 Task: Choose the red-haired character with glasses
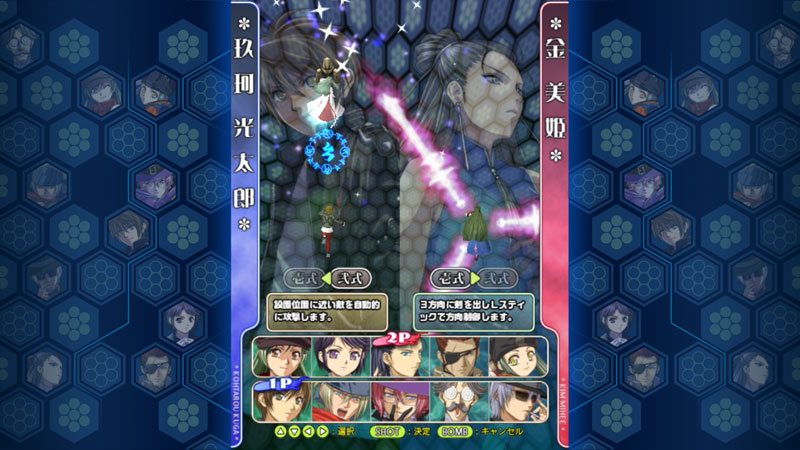397,401
